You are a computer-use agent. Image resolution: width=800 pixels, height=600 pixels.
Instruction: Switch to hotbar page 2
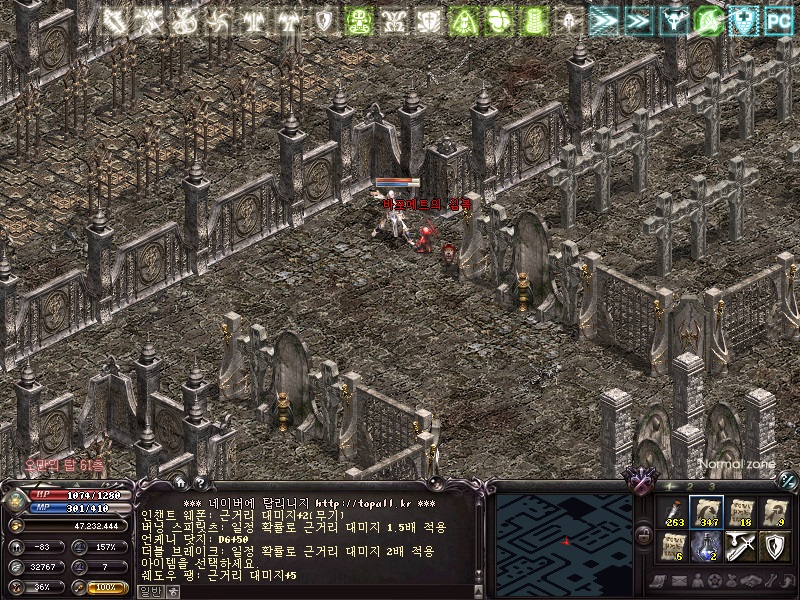tap(692, 486)
